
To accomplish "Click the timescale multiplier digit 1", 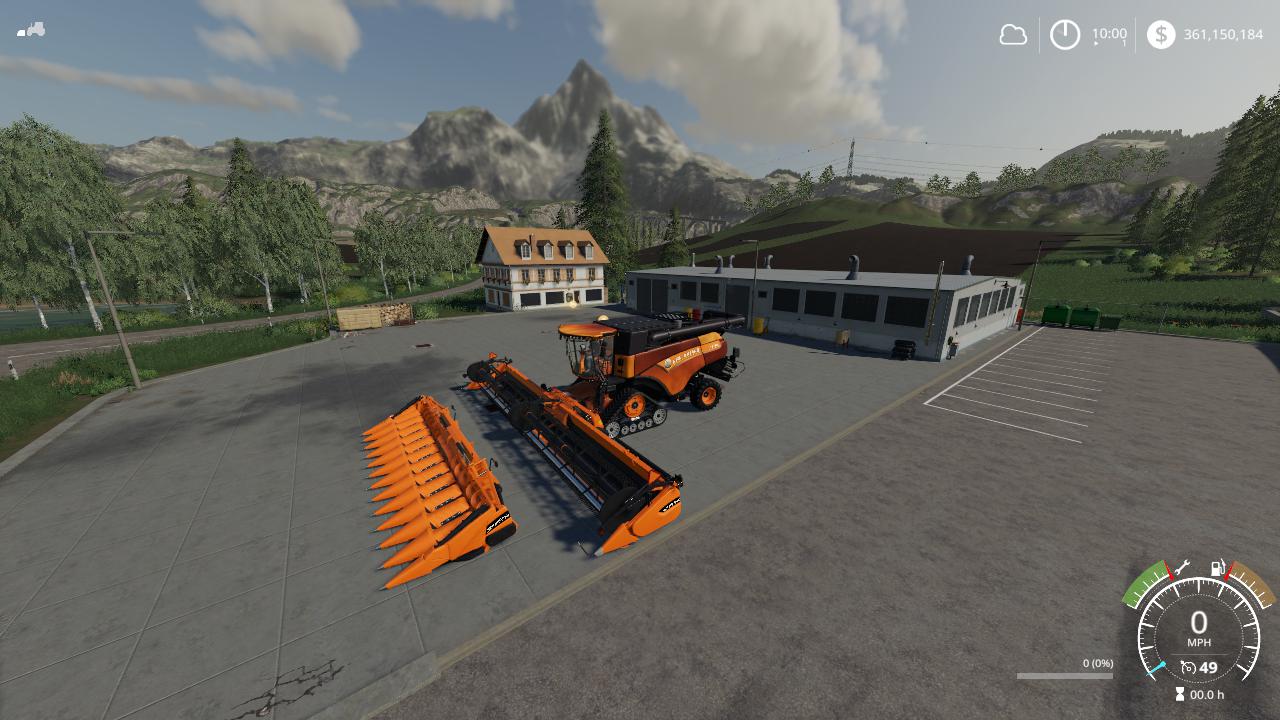I will (1124, 43).
